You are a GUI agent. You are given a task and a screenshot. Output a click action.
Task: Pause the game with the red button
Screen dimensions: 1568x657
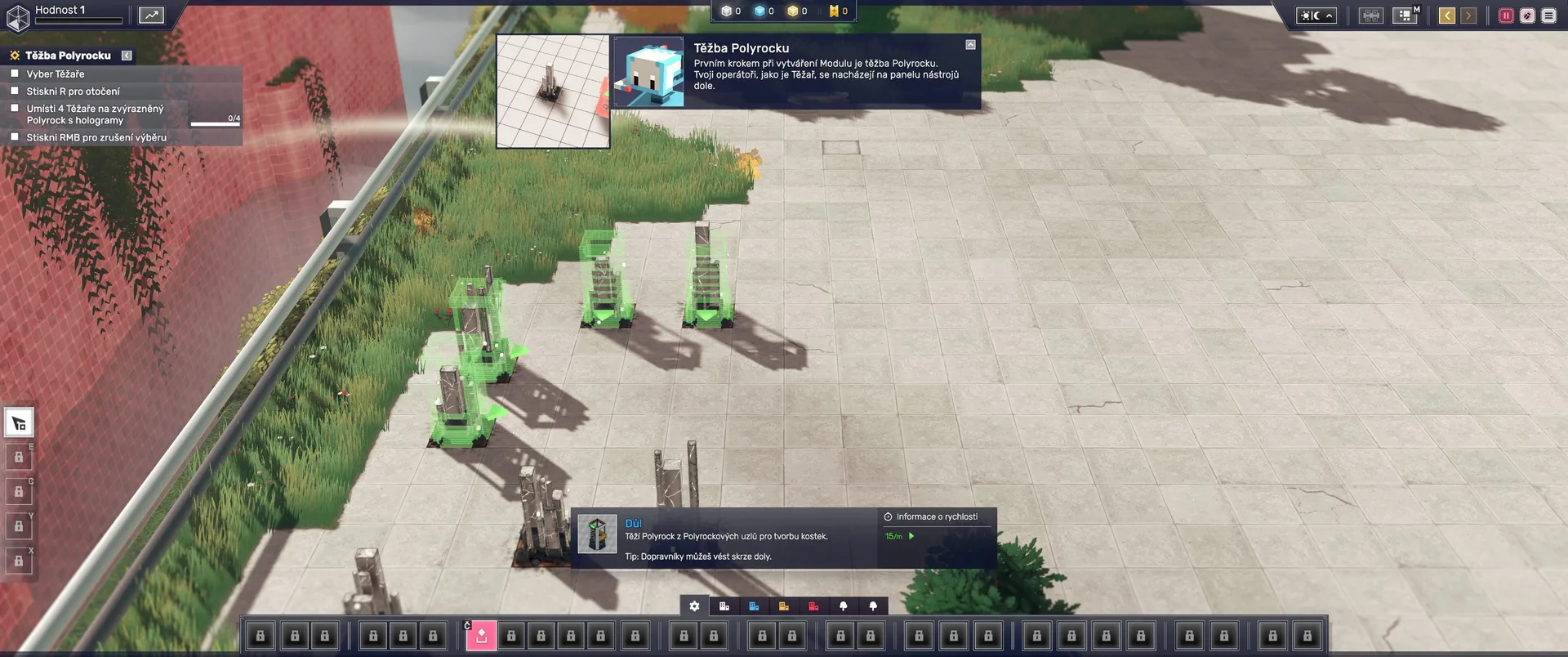click(x=1506, y=16)
